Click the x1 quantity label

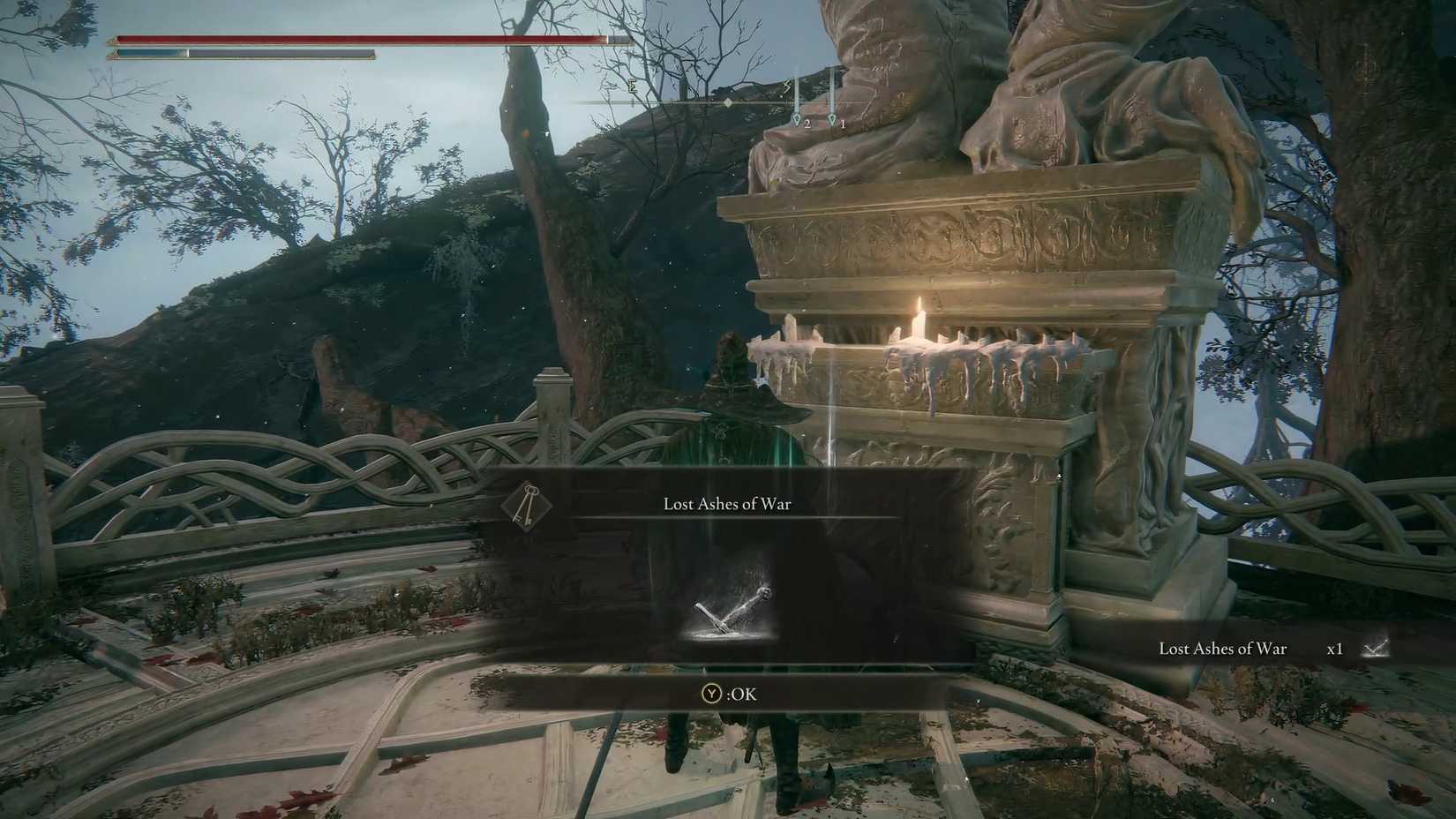click(1334, 649)
